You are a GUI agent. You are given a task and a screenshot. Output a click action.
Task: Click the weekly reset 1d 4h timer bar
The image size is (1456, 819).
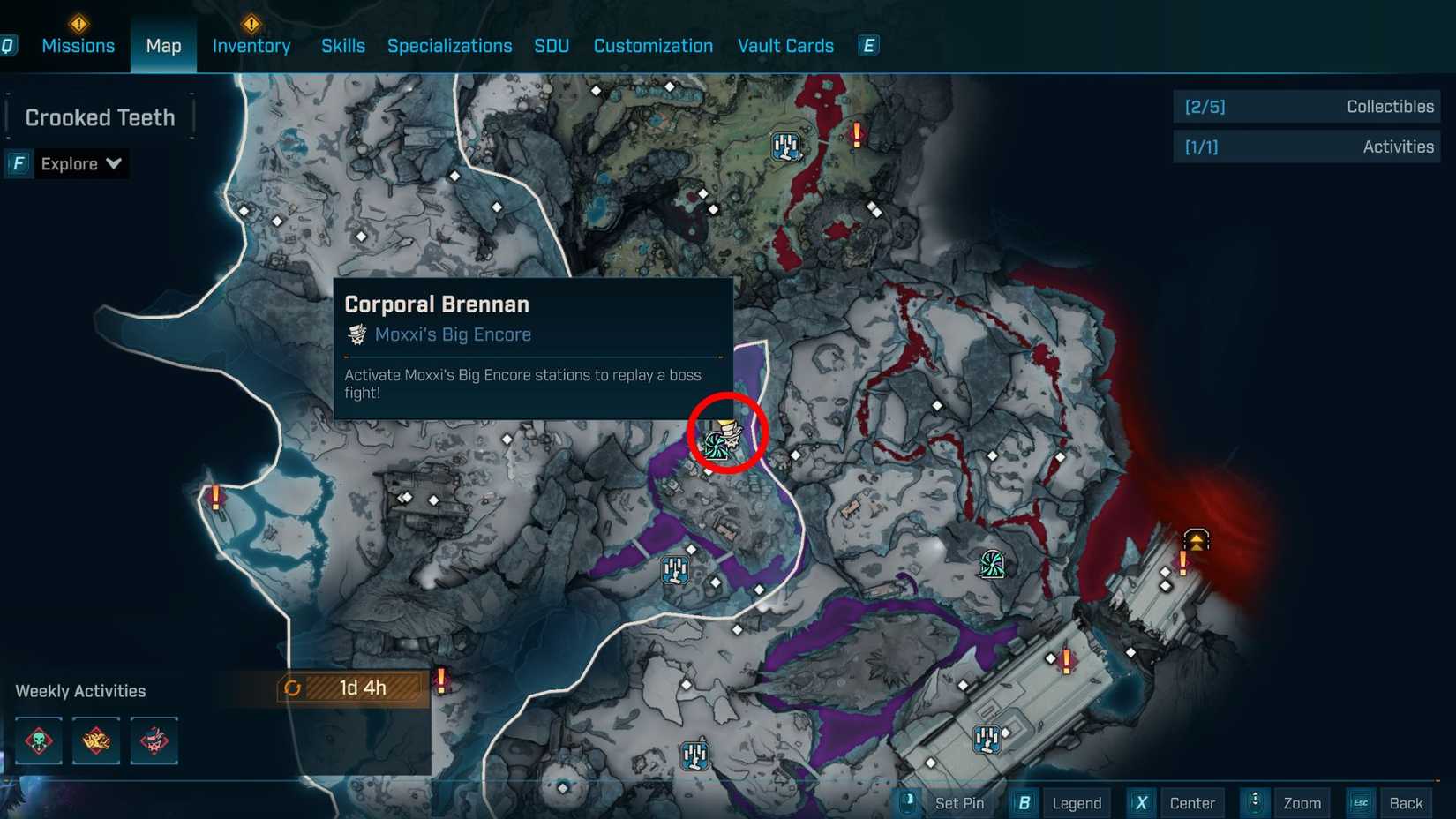click(351, 688)
